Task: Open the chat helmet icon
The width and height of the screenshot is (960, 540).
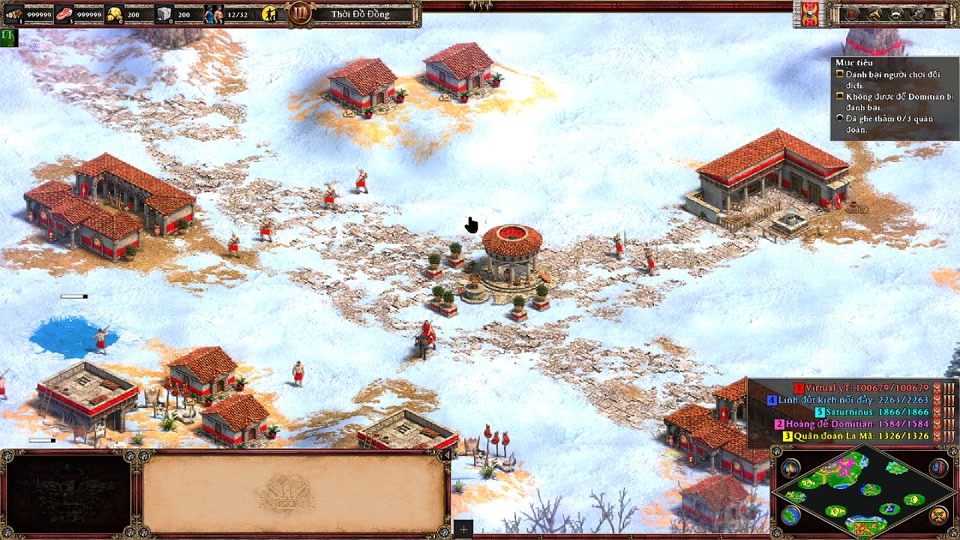Action: [896, 14]
